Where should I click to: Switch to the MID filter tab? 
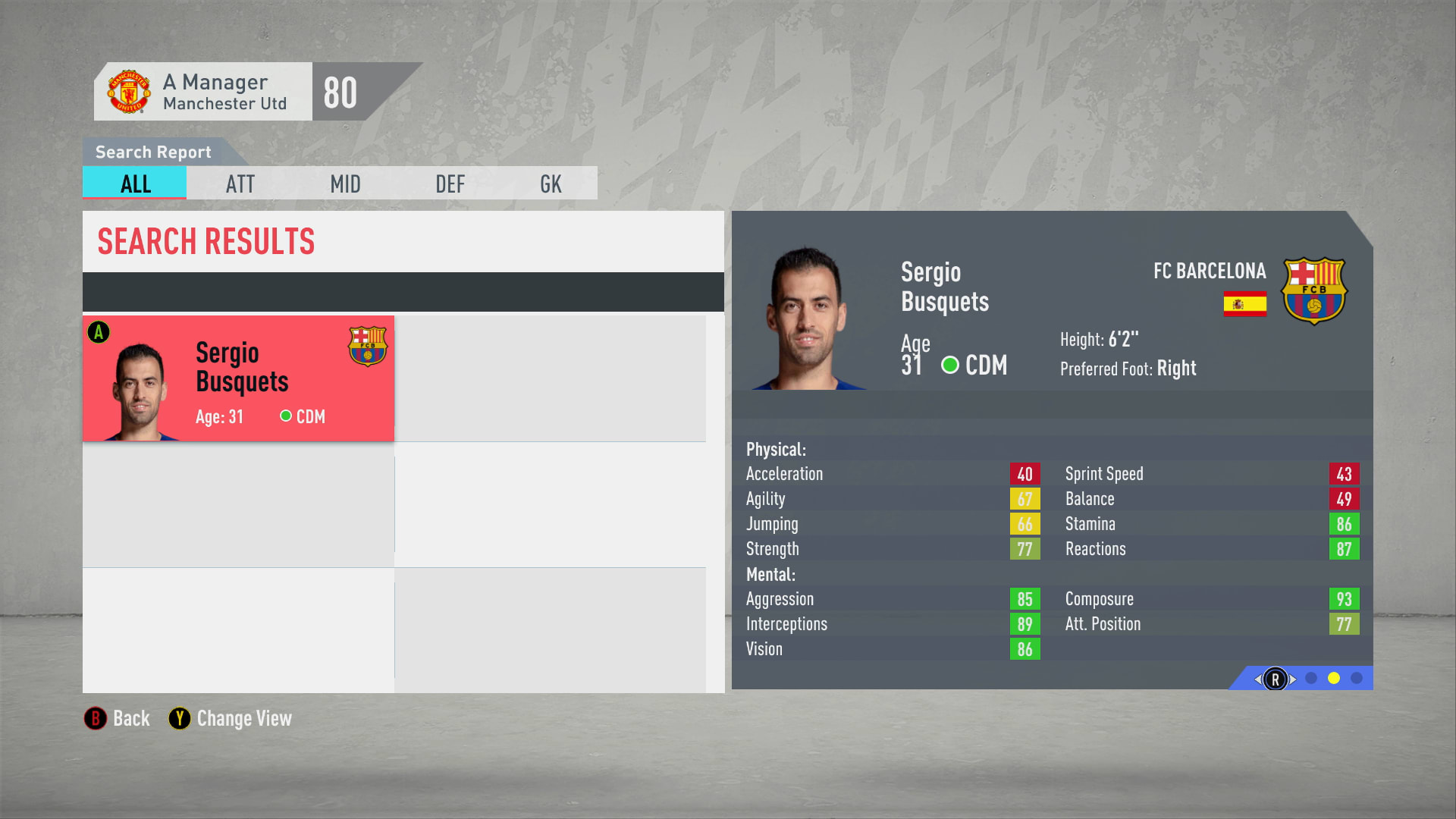point(345,183)
